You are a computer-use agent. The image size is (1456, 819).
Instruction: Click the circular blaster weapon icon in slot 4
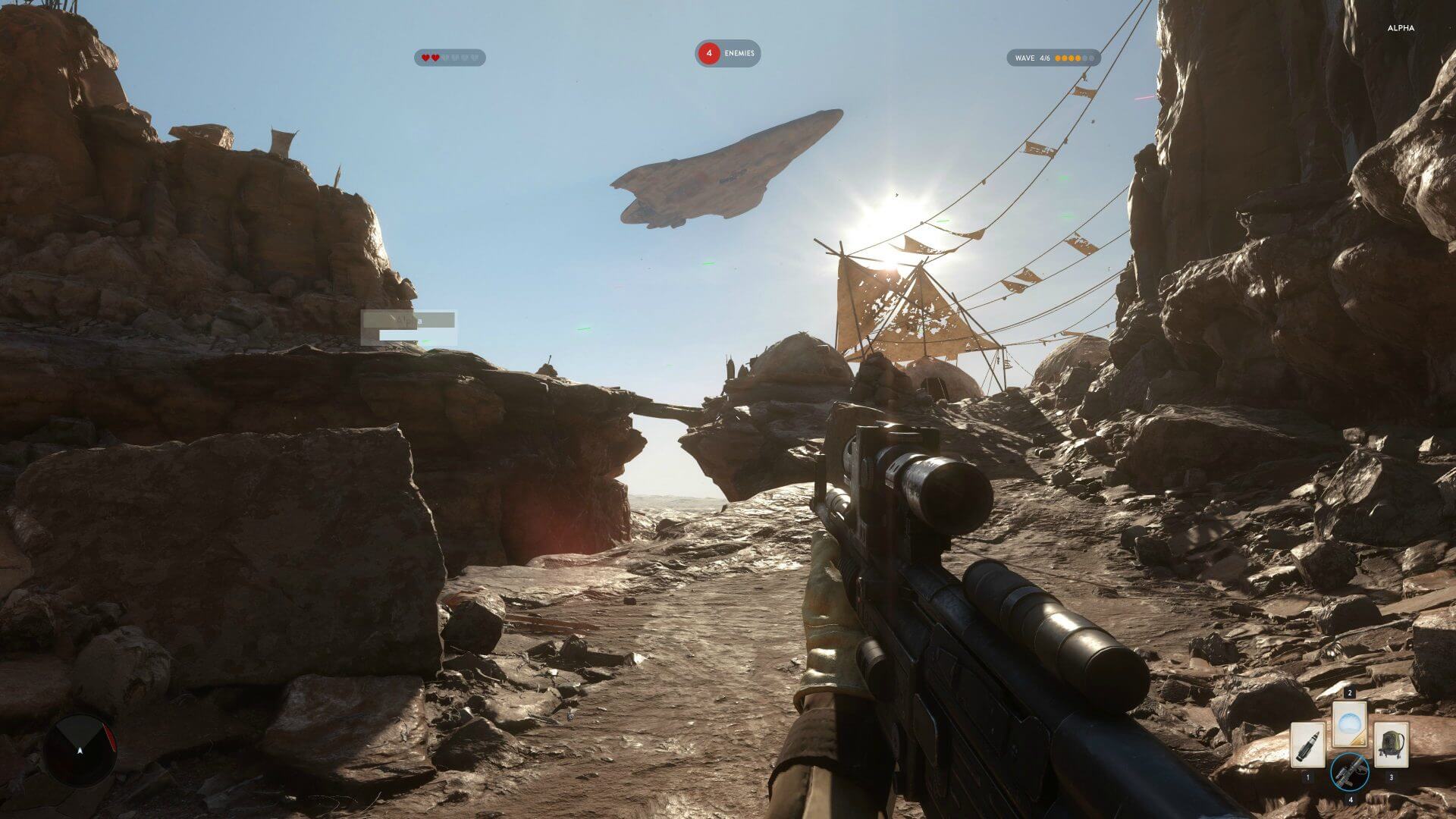(1351, 771)
